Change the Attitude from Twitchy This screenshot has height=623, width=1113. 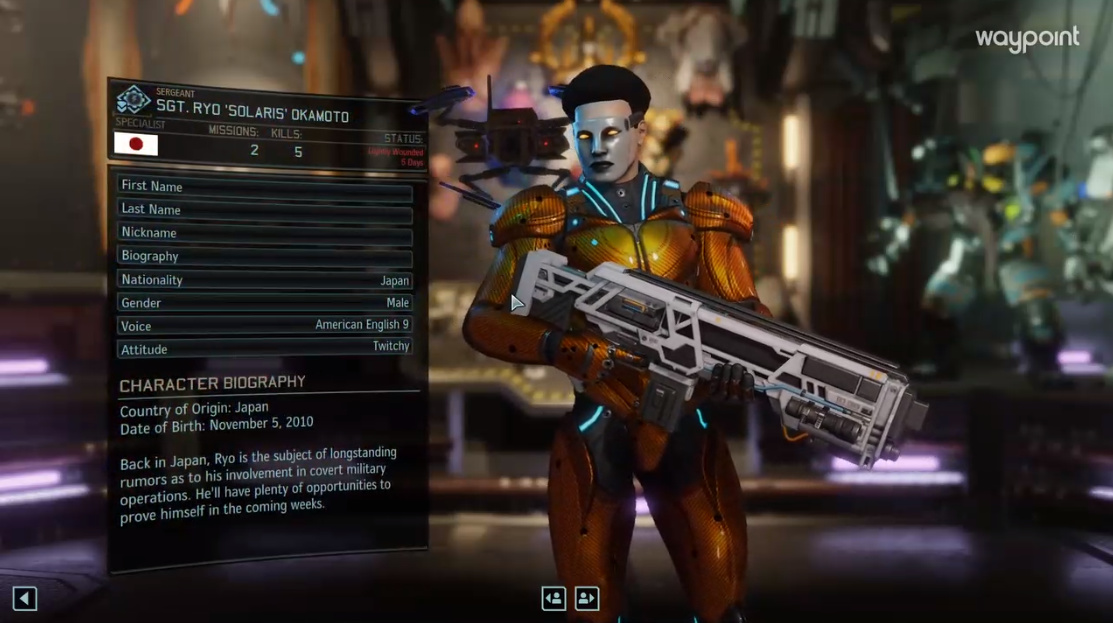click(x=265, y=349)
